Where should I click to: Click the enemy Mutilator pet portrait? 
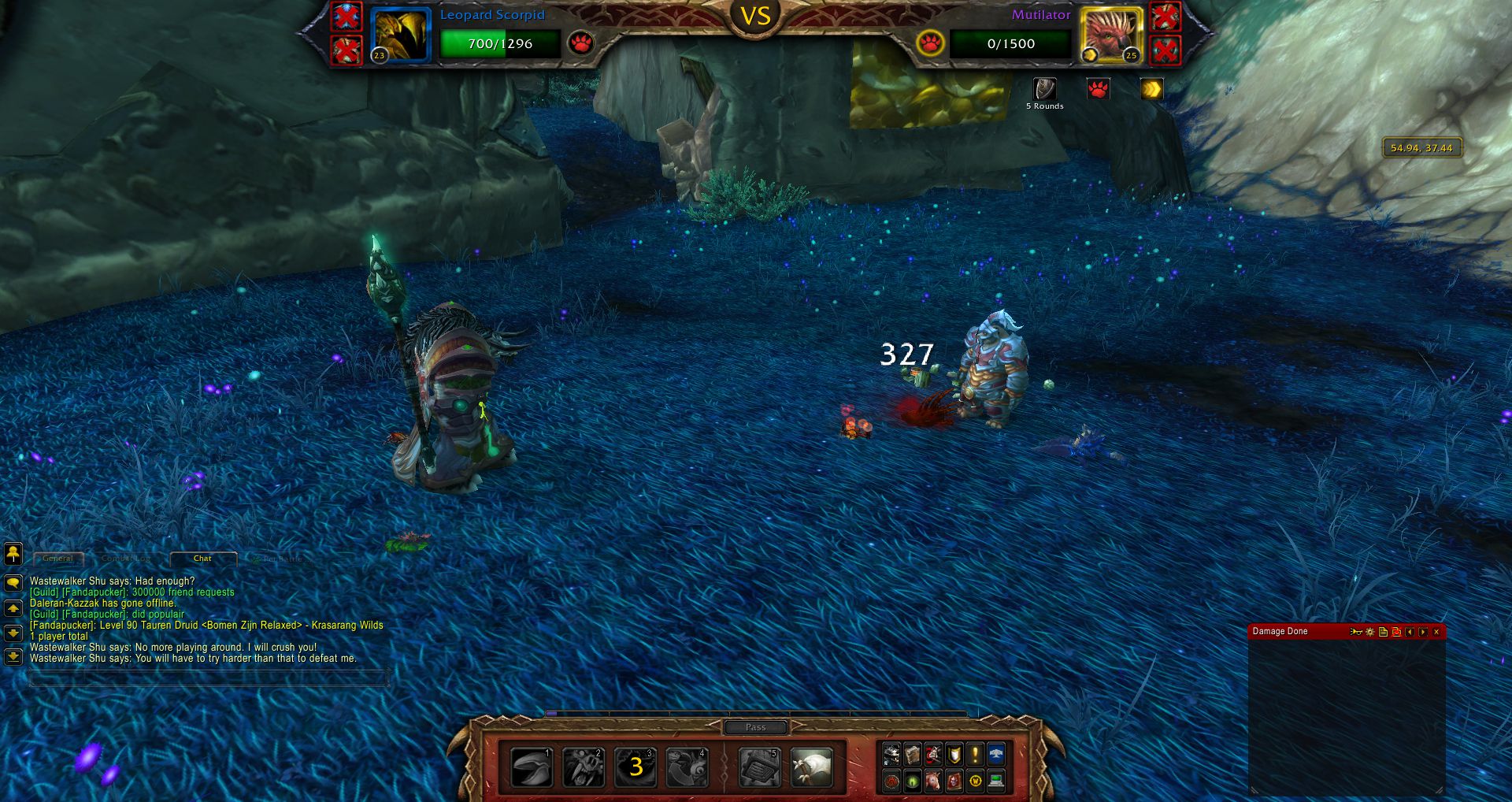[x=1111, y=34]
